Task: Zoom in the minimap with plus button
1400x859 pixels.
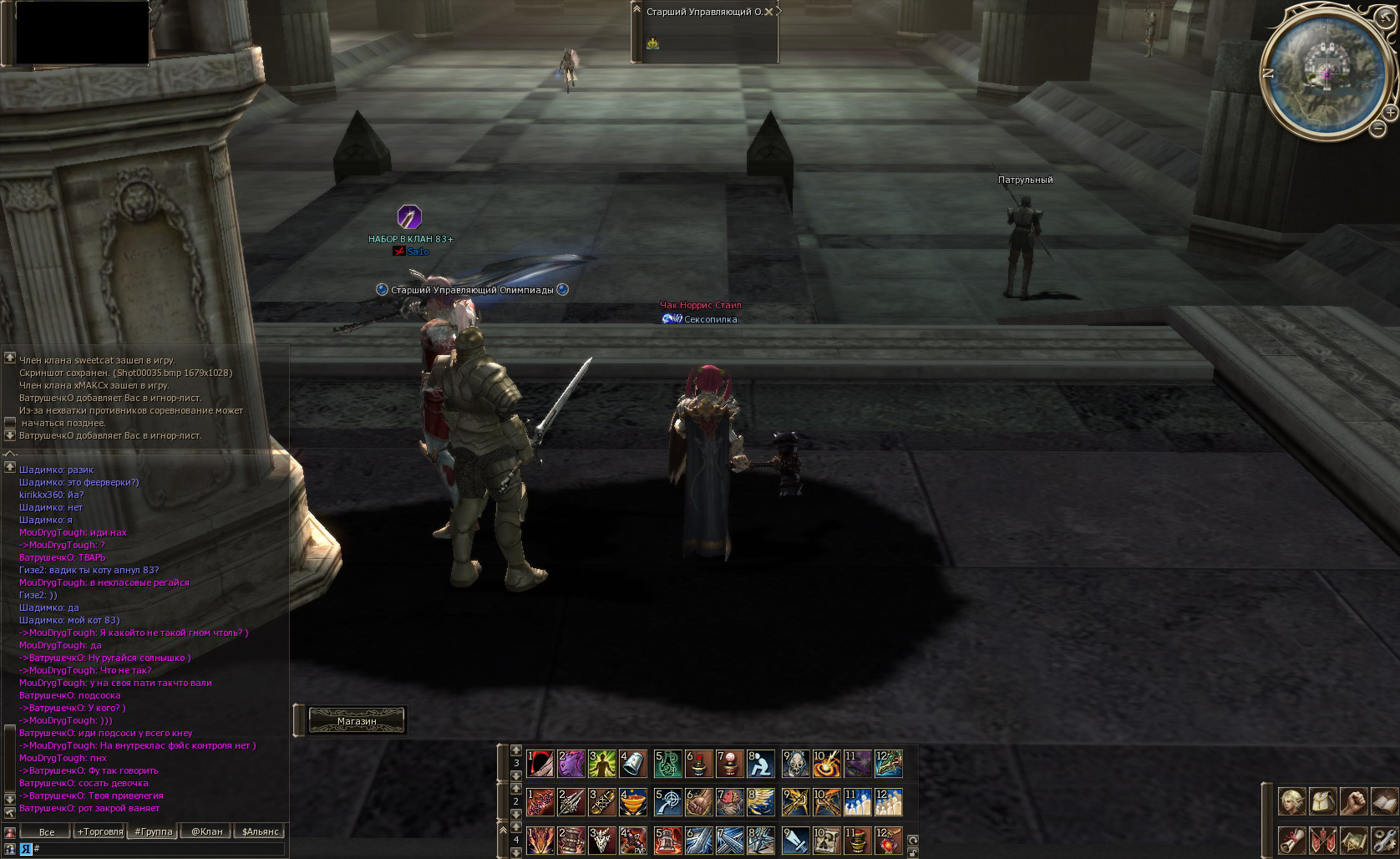Action: [1390, 112]
